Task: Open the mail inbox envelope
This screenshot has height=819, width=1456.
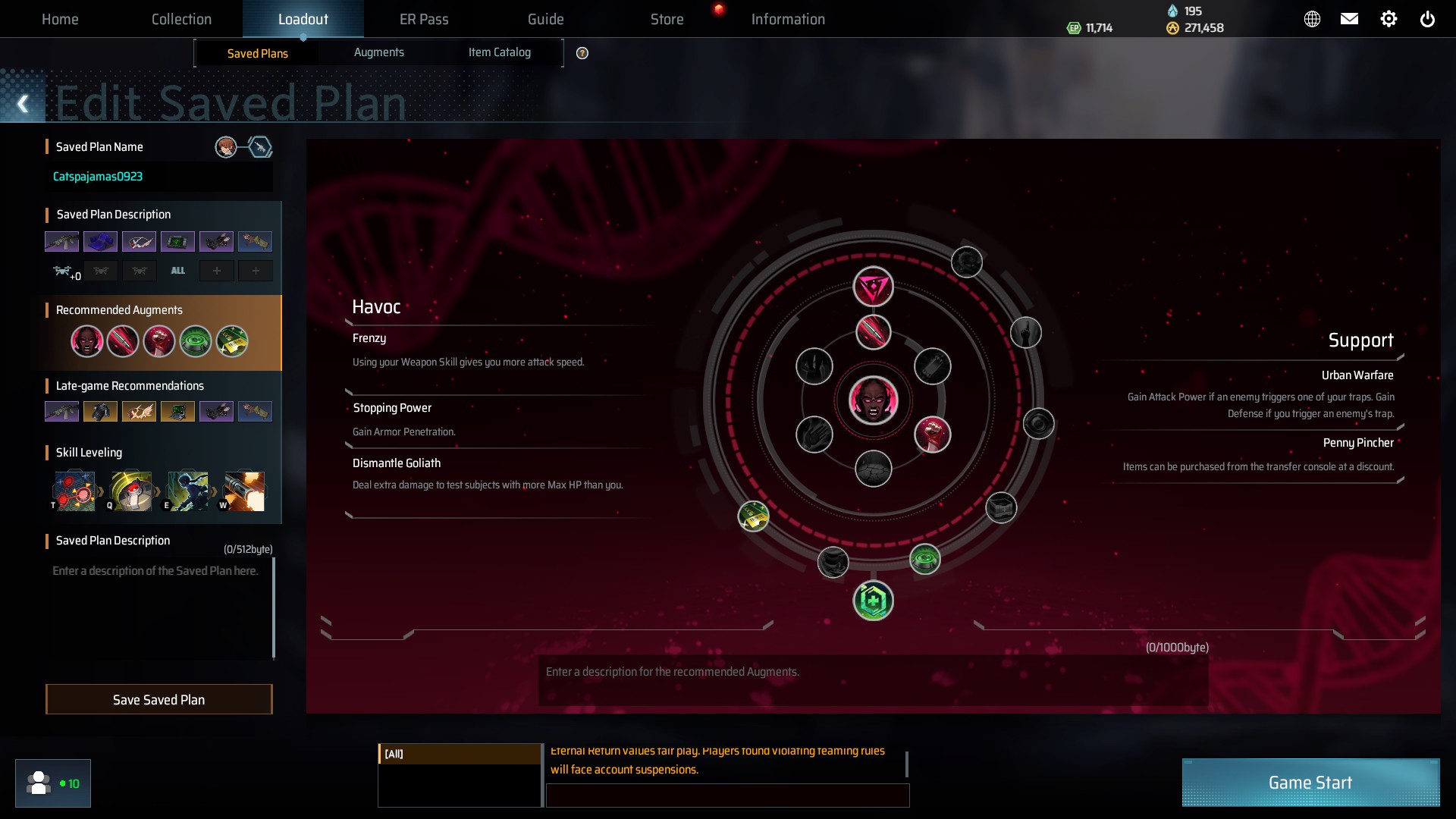Action: point(1349,19)
